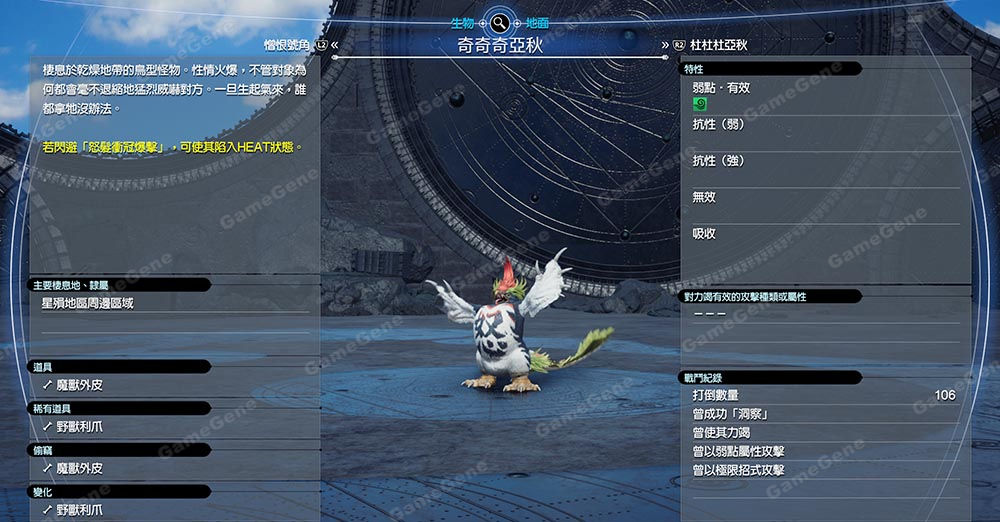Switch to the 生物 category tab
This screenshot has width=1000, height=522.
coord(461,22)
